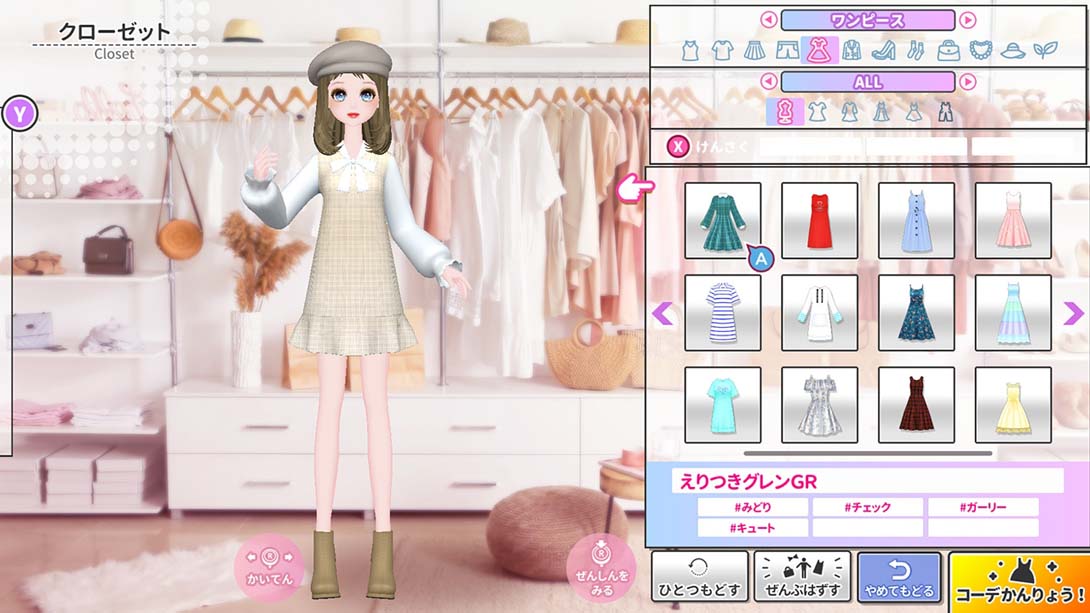Switch to the skirt category icon

(755, 50)
